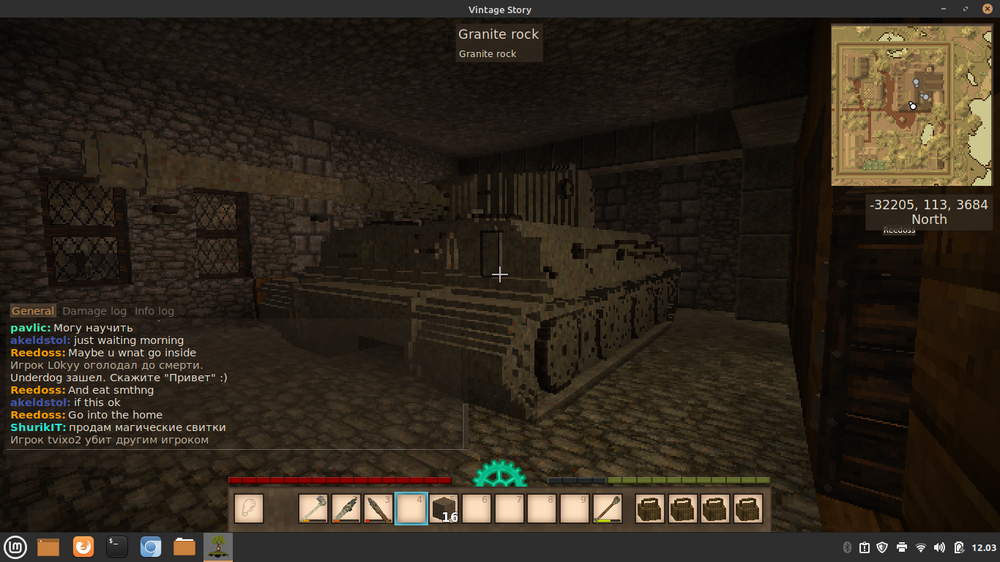
Task: Select the torch slot right of slot nine
Action: [607, 508]
